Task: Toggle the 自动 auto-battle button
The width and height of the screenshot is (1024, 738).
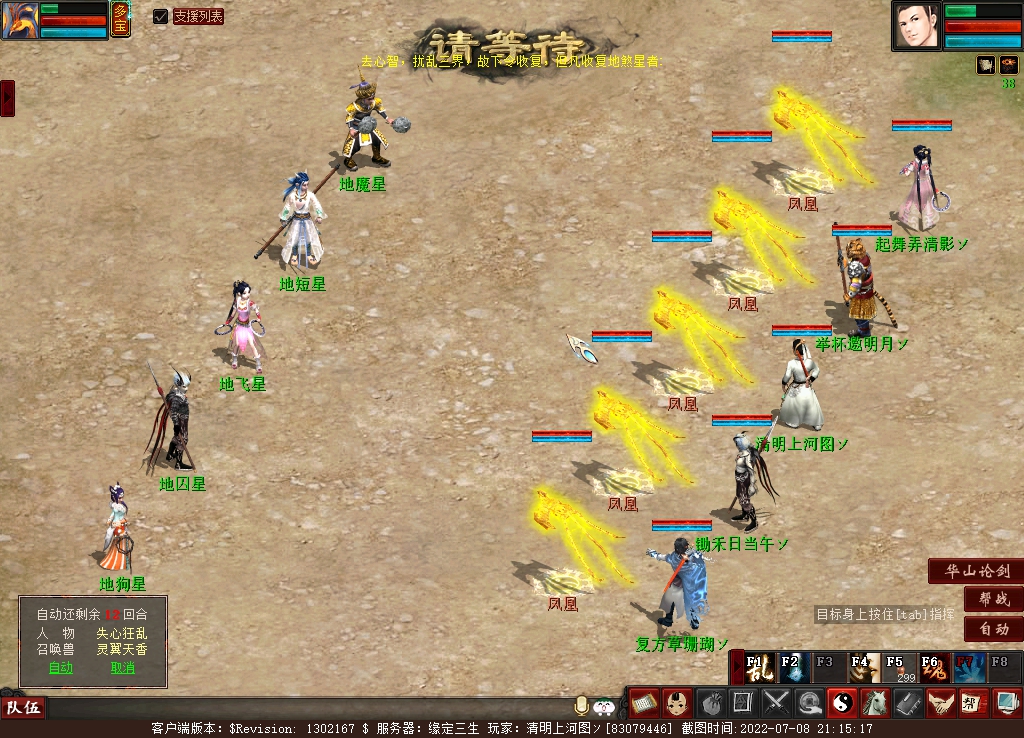Action: click(x=993, y=629)
